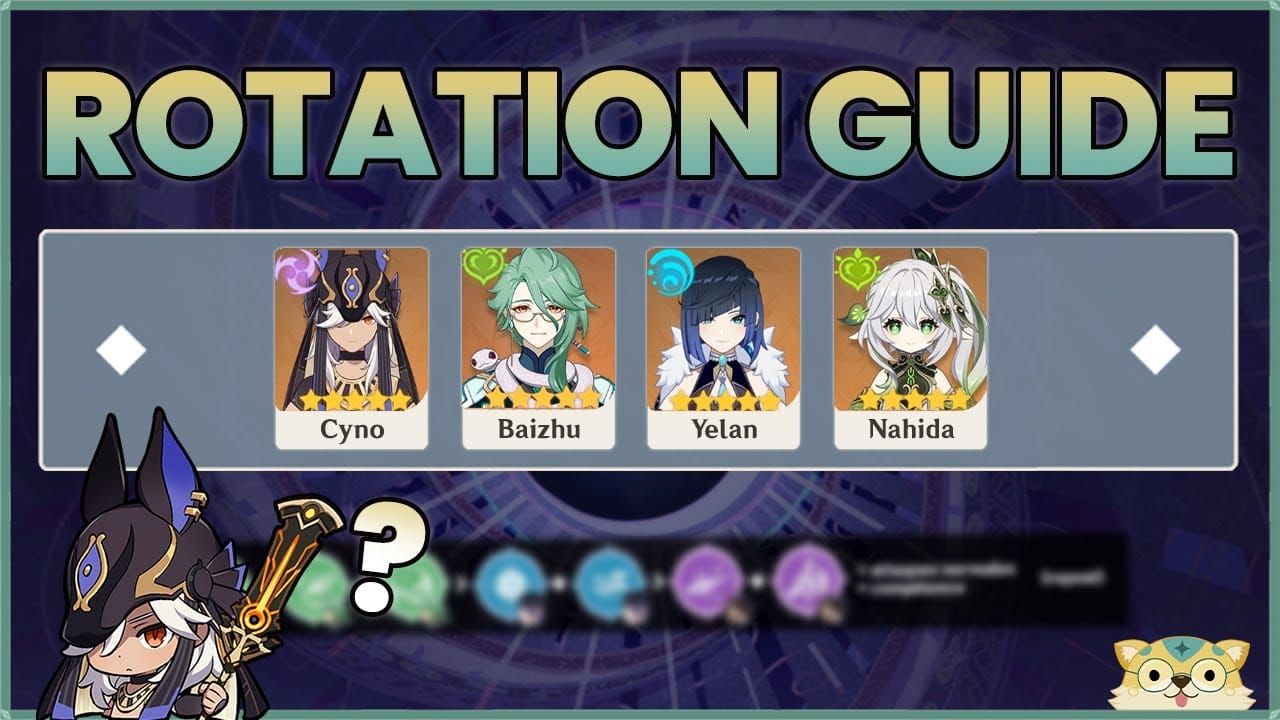1280x720 pixels.
Task: Select the golden question mark icon
Action: pos(381,558)
